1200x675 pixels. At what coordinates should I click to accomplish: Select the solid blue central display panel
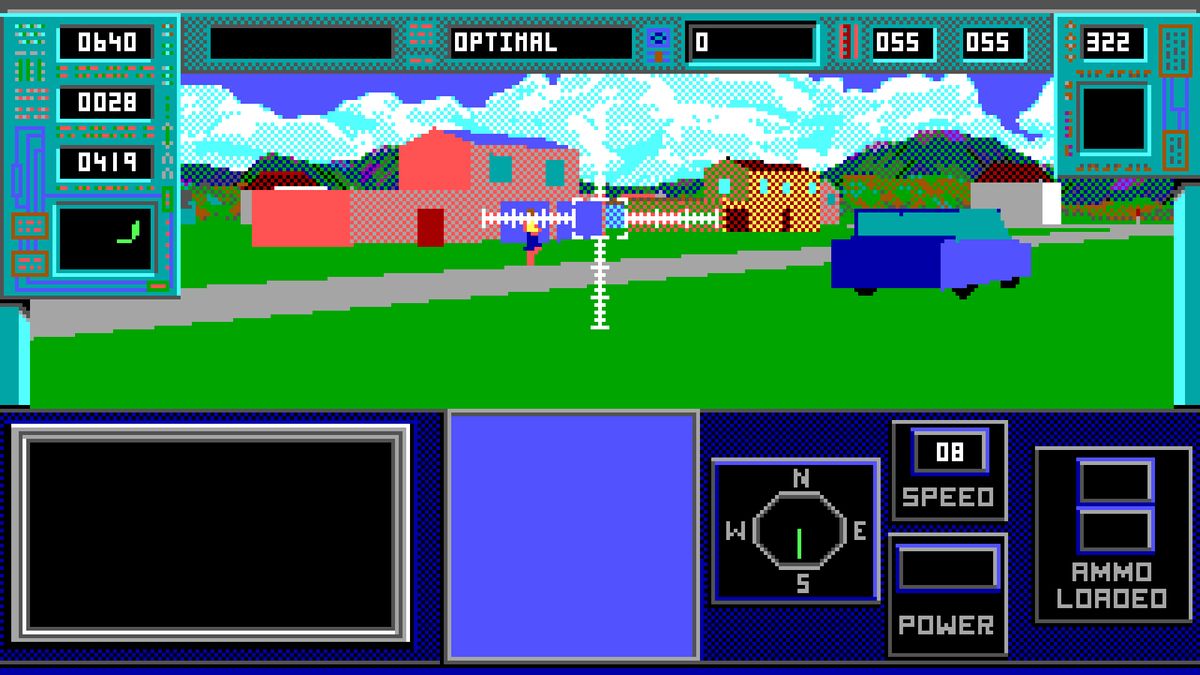click(572, 534)
